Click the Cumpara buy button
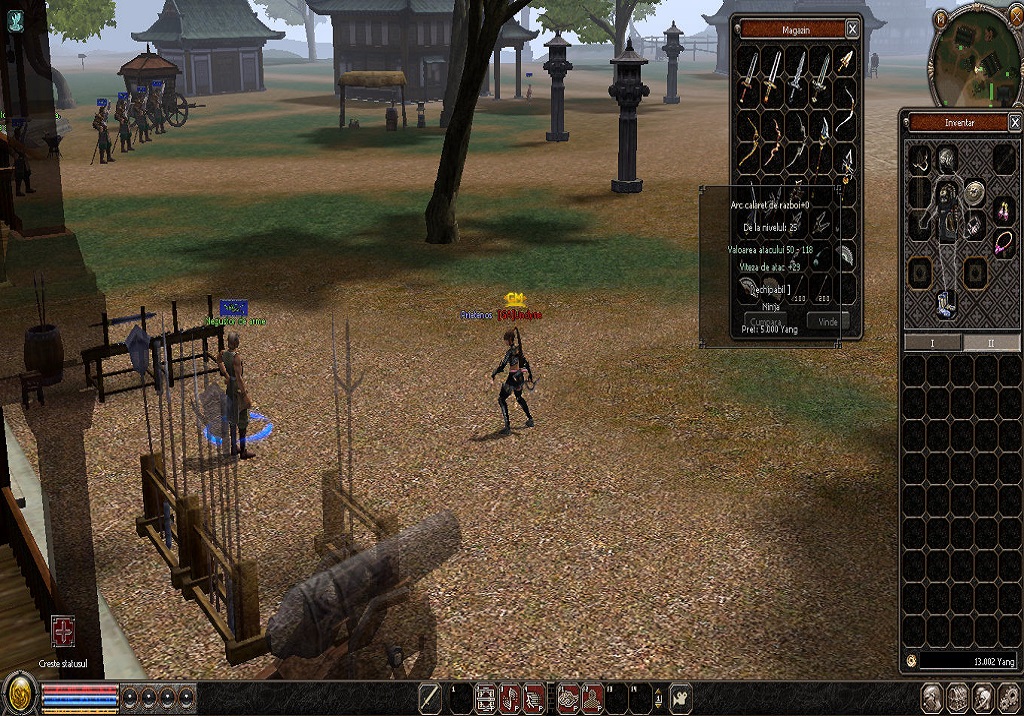Image resolution: width=1024 pixels, height=716 pixels. 766,322
